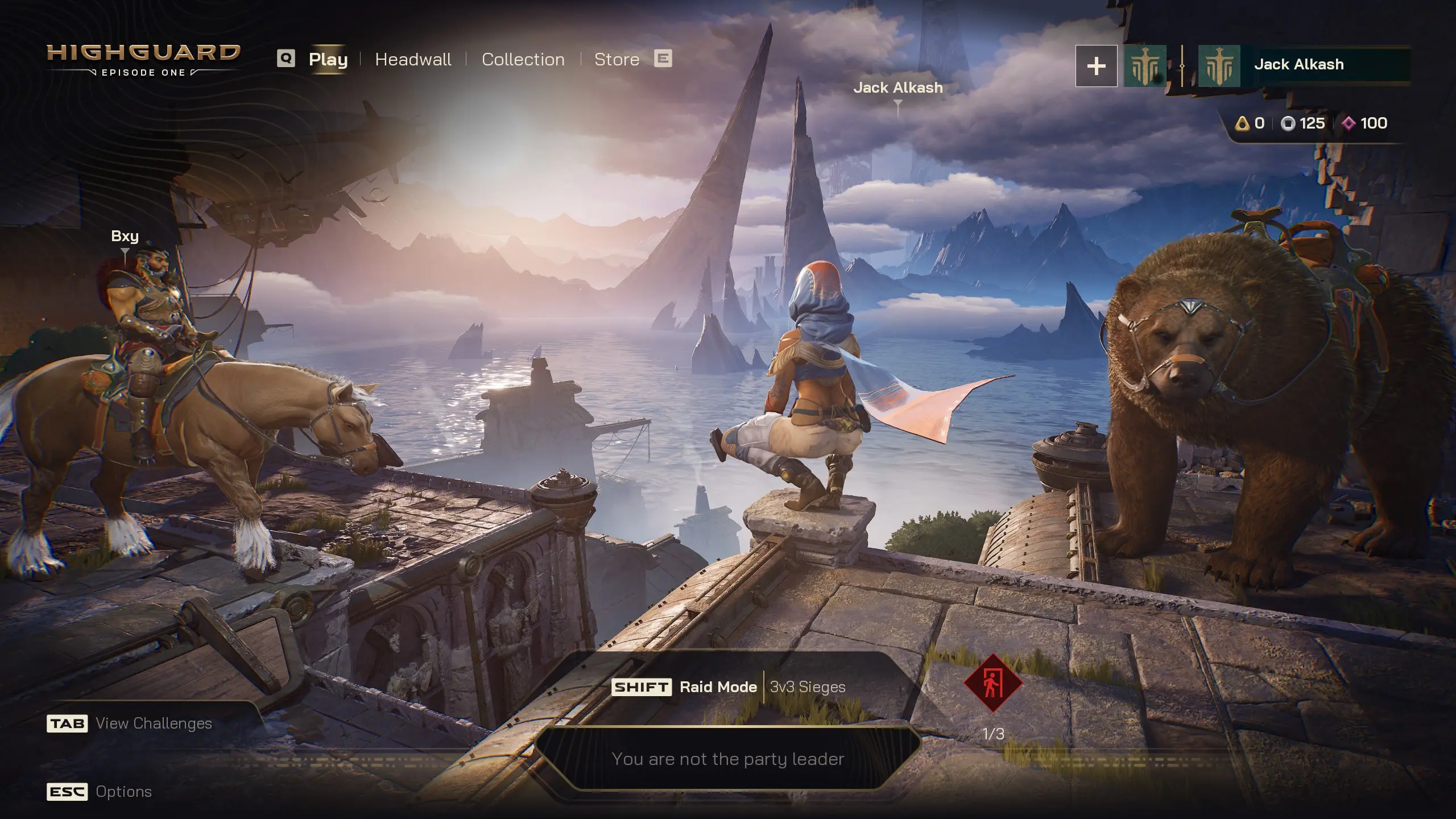Image resolution: width=1456 pixels, height=819 pixels.
Task: Click the Highguard Episode One logo
Action: (x=143, y=59)
